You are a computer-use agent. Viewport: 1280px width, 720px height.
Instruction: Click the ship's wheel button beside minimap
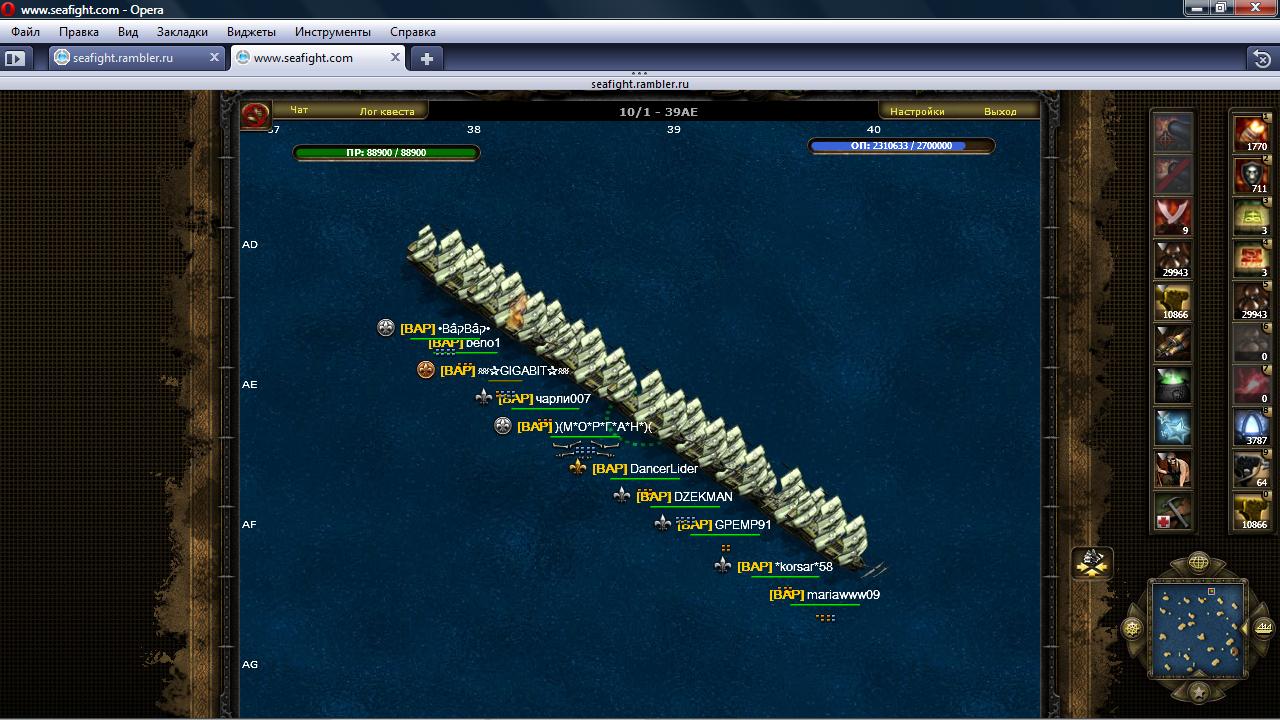(1133, 628)
